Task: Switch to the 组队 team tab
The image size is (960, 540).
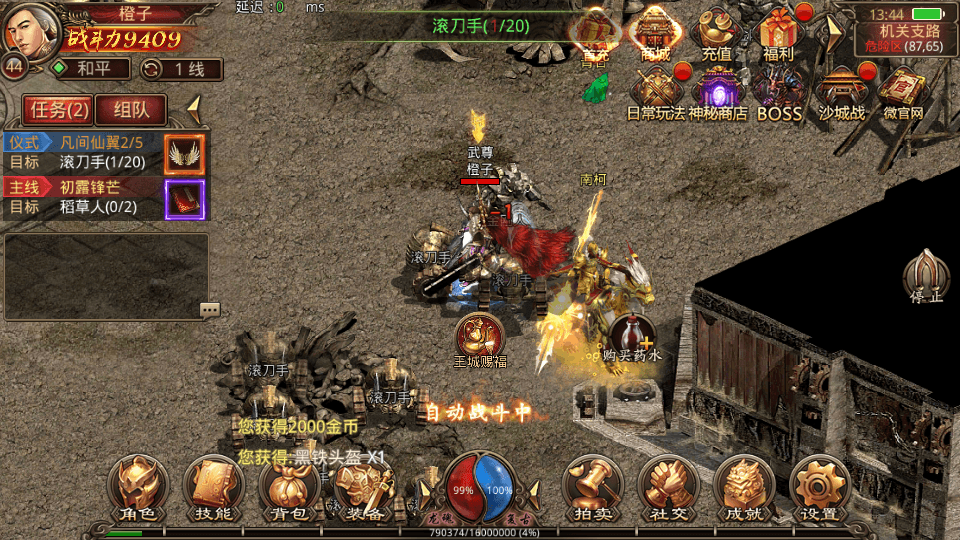Action: click(x=131, y=110)
